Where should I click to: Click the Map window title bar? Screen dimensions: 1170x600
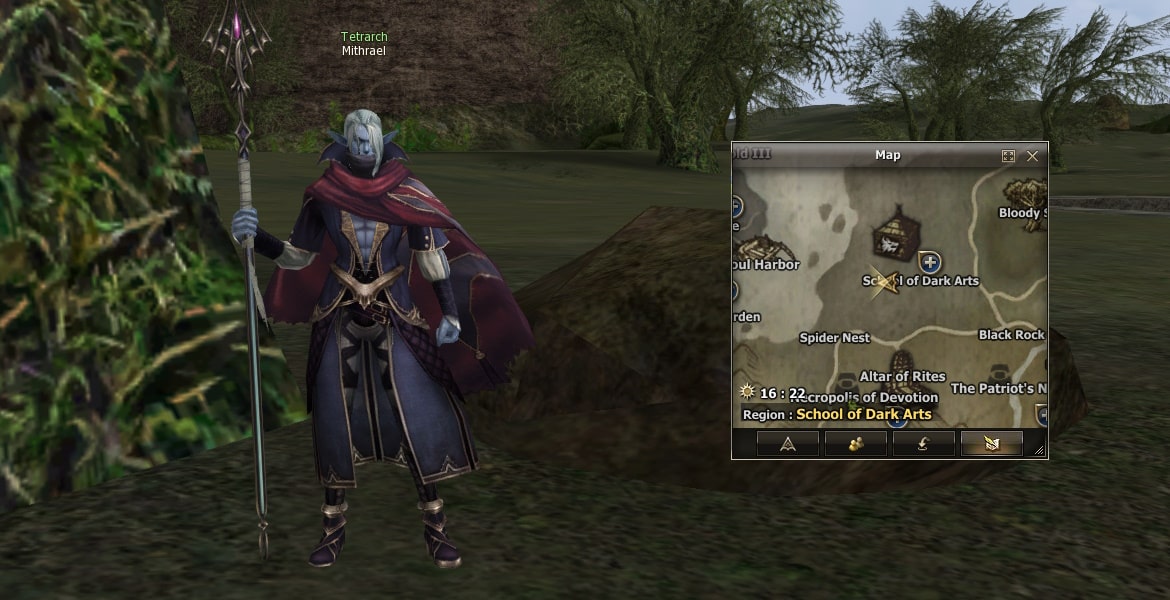887,155
